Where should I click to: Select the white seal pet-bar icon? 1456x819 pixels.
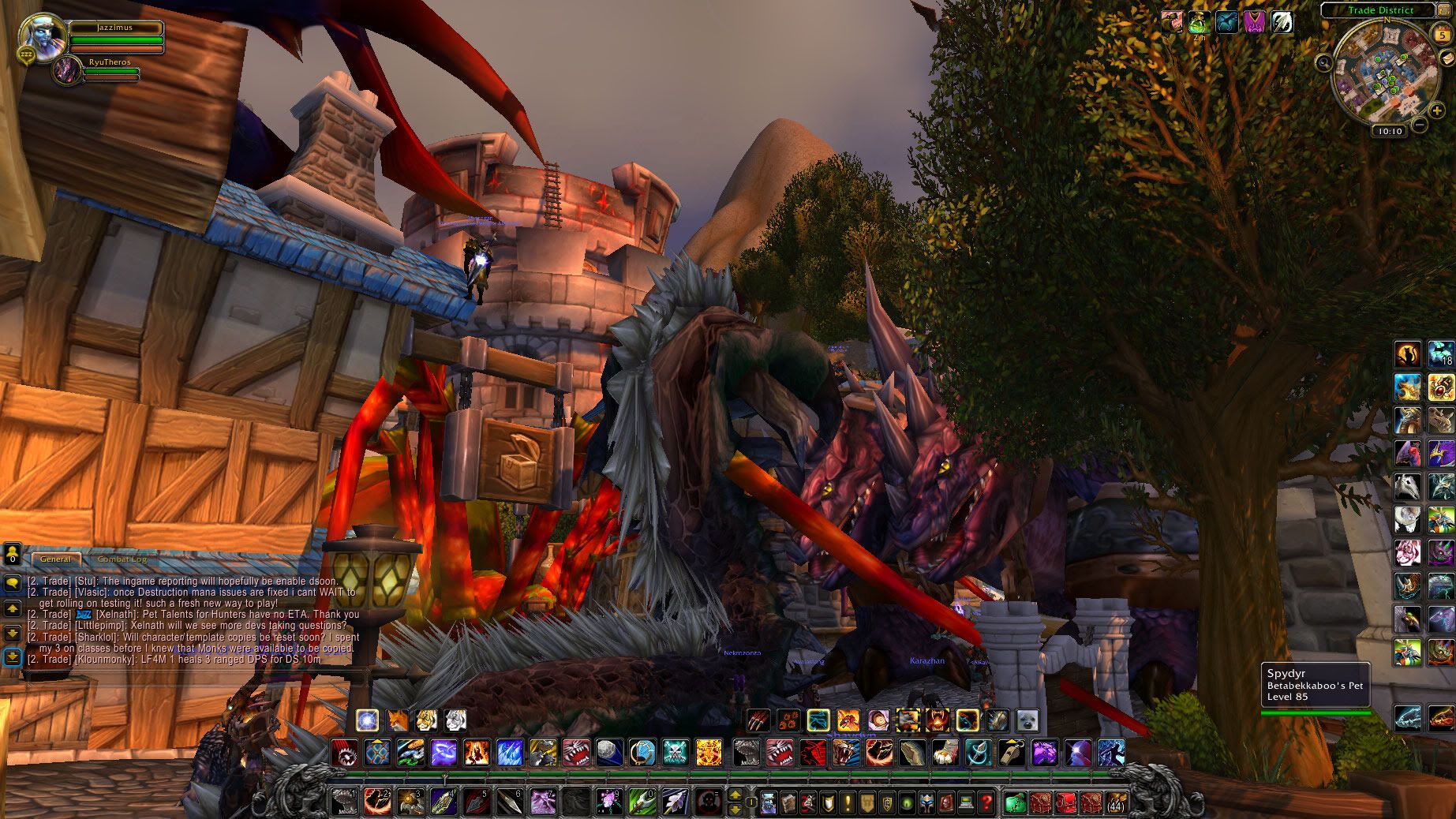[1027, 720]
